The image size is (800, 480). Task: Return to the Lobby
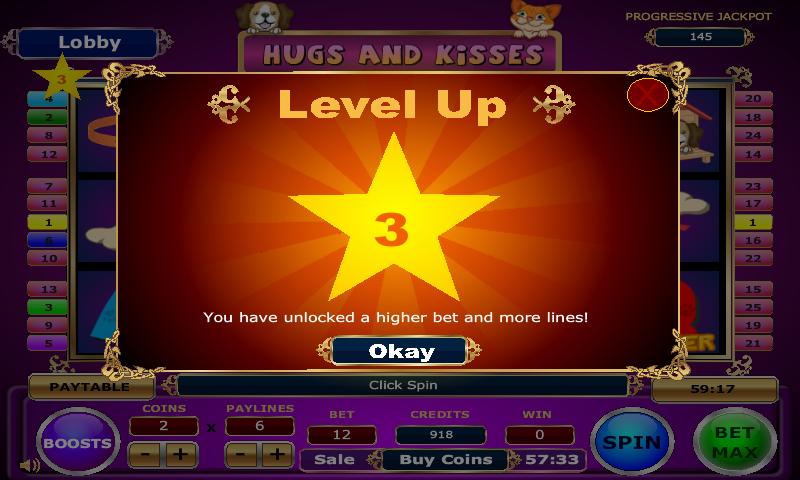pyautogui.click(x=89, y=43)
